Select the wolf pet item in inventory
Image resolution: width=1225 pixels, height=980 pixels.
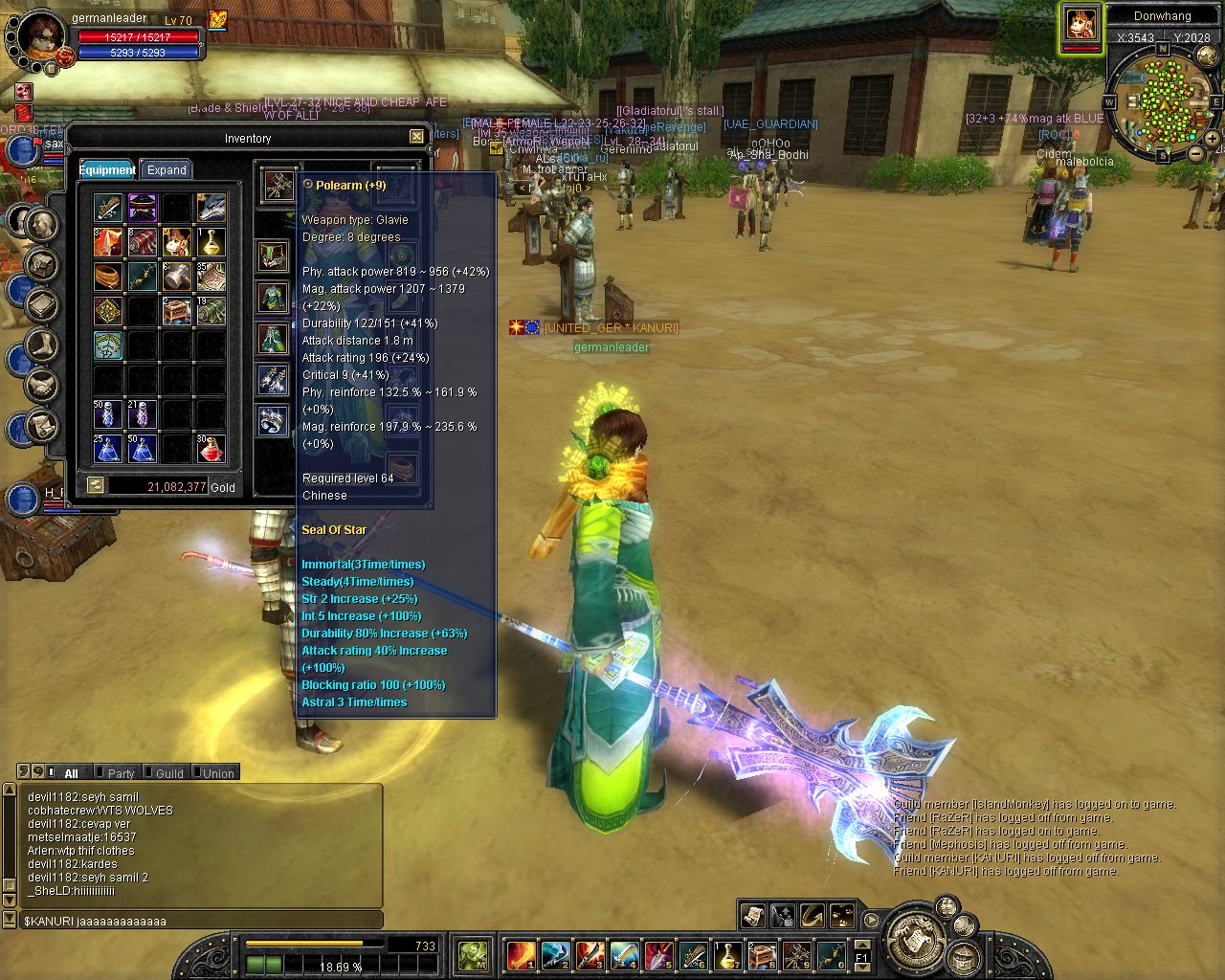point(211,207)
